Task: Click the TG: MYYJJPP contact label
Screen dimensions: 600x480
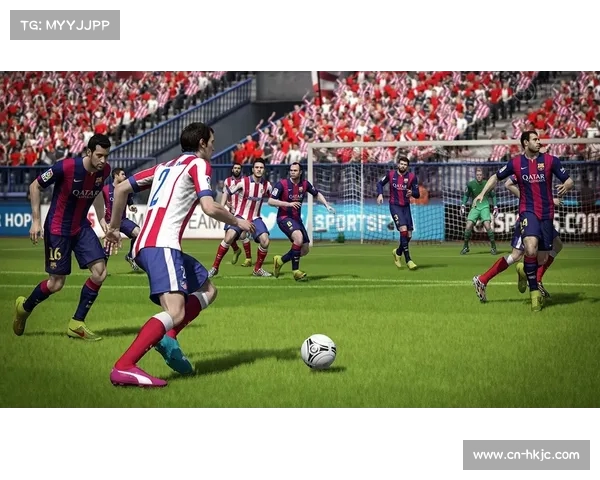Action: click(65, 25)
